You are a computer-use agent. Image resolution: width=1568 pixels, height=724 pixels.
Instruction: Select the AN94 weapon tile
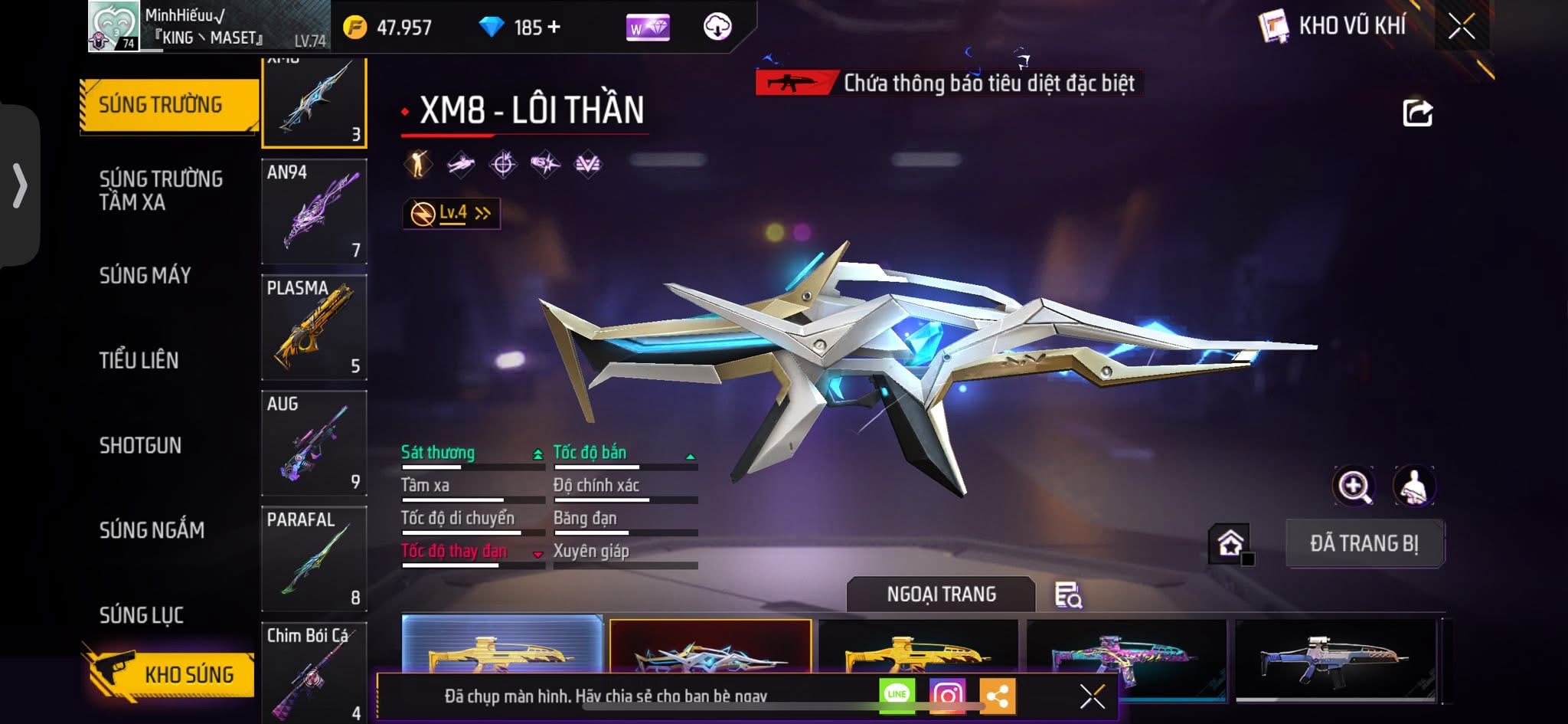(314, 211)
